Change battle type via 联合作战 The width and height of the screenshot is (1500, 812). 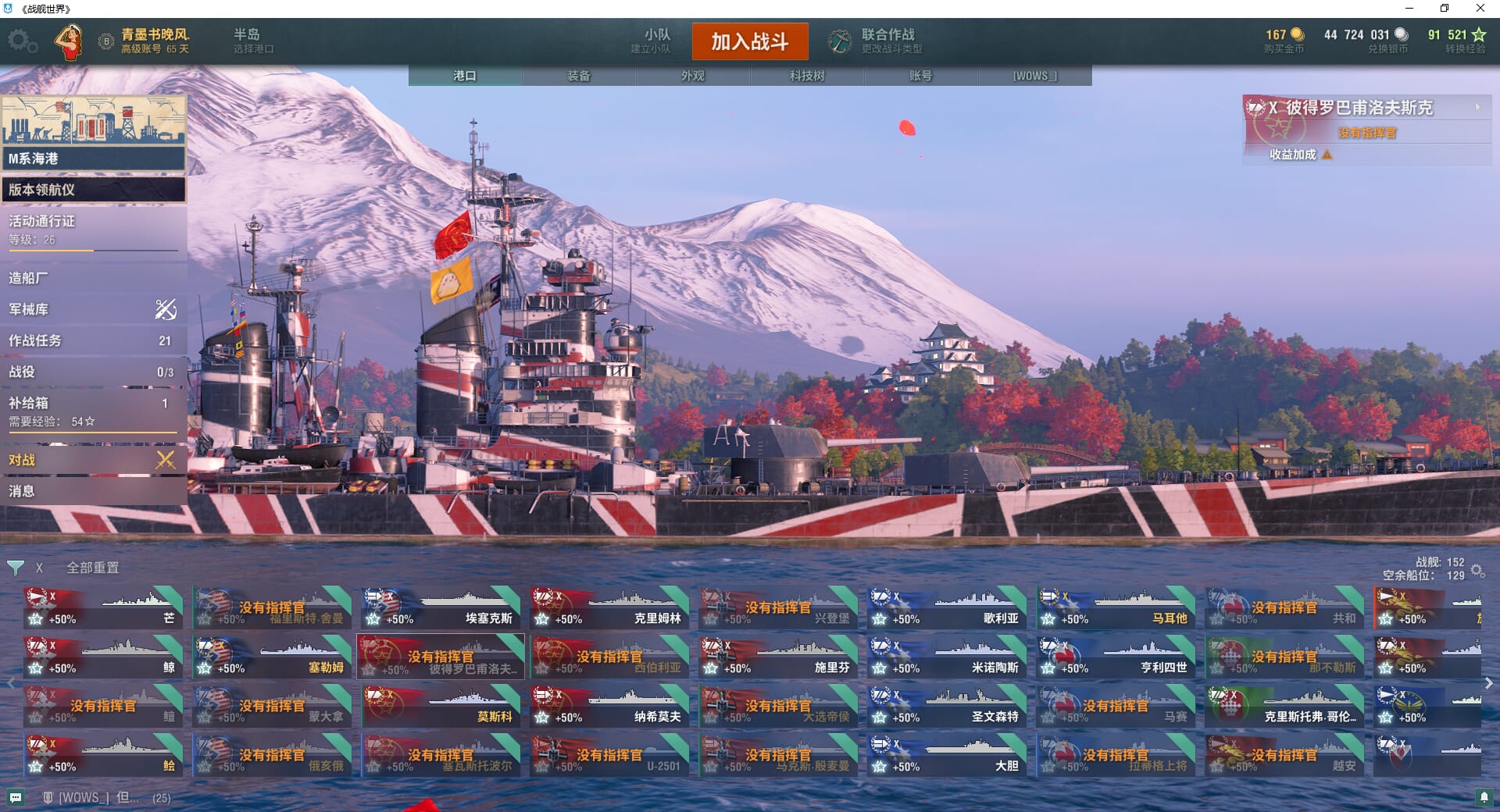pyautogui.click(x=875, y=41)
